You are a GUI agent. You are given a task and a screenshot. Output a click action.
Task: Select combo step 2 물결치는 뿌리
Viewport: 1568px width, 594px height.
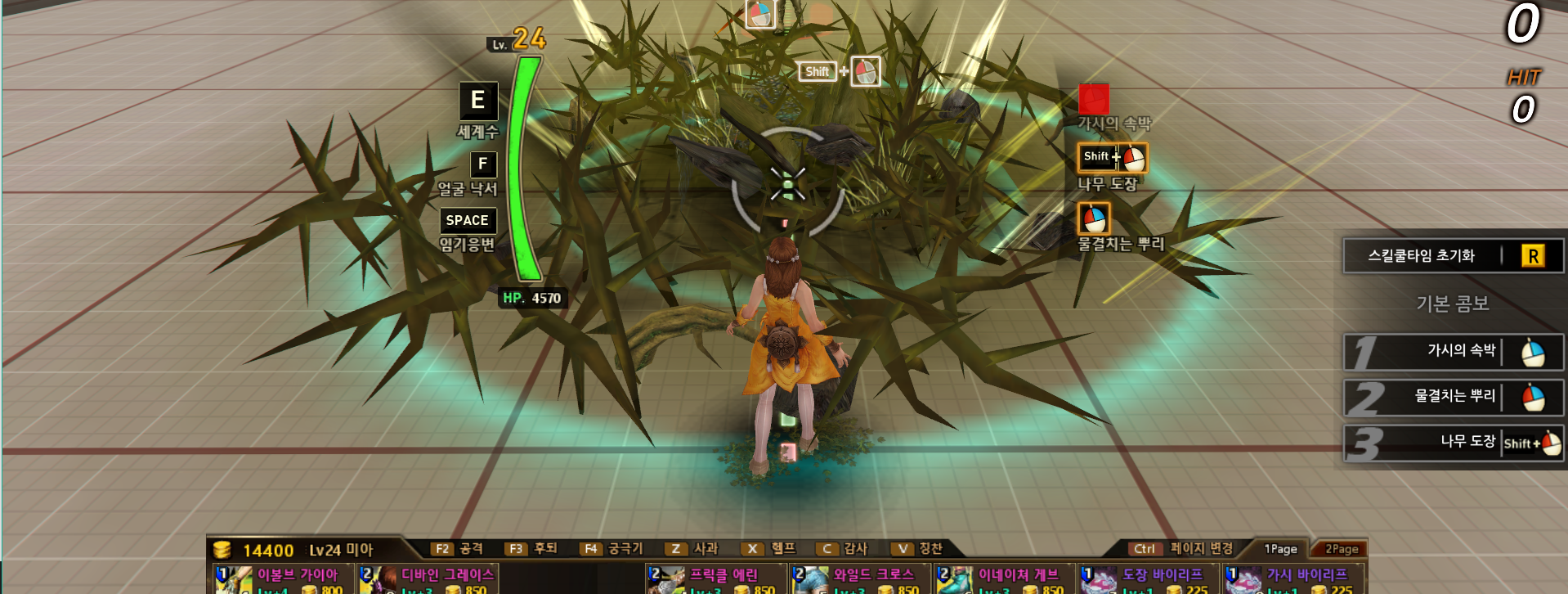[x=1453, y=398]
